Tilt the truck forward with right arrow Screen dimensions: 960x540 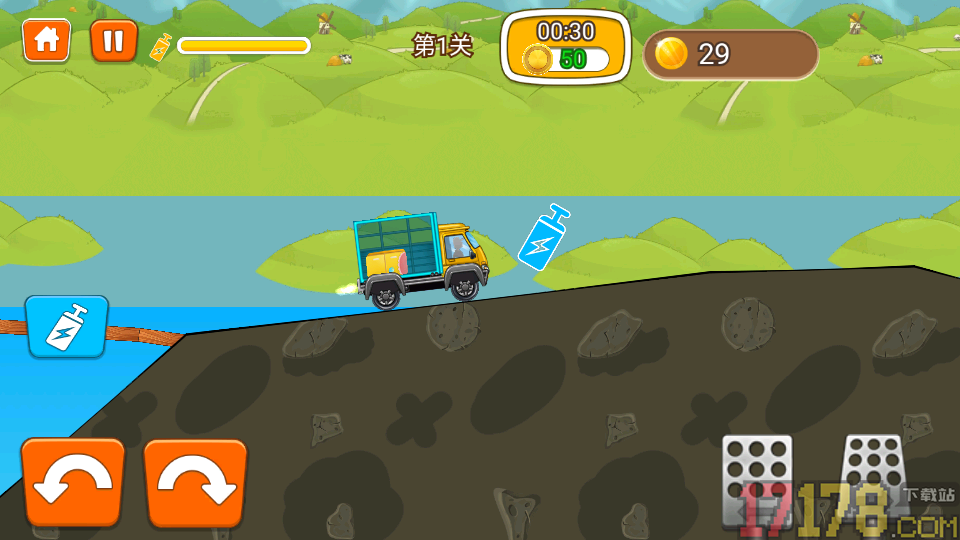(x=196, y=483)
